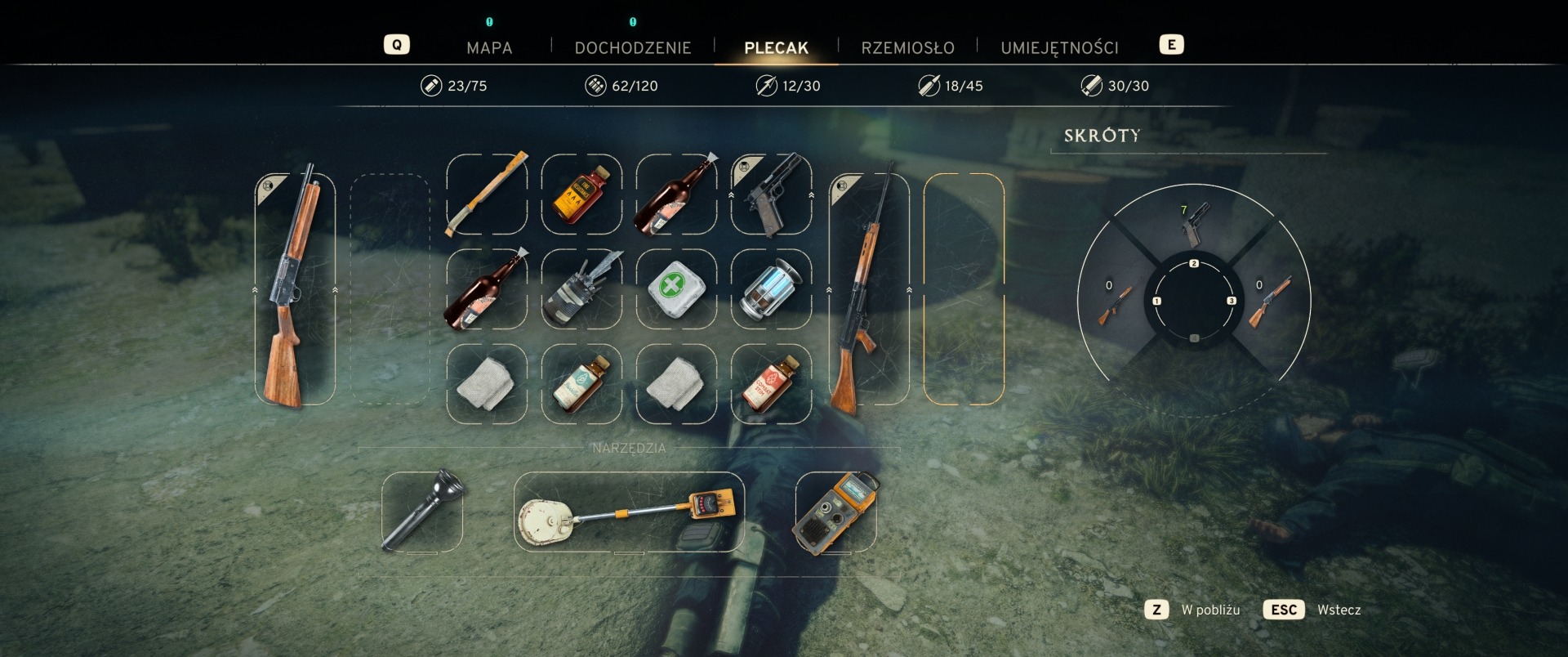Choose the wooden cricket bat slot

487,194
